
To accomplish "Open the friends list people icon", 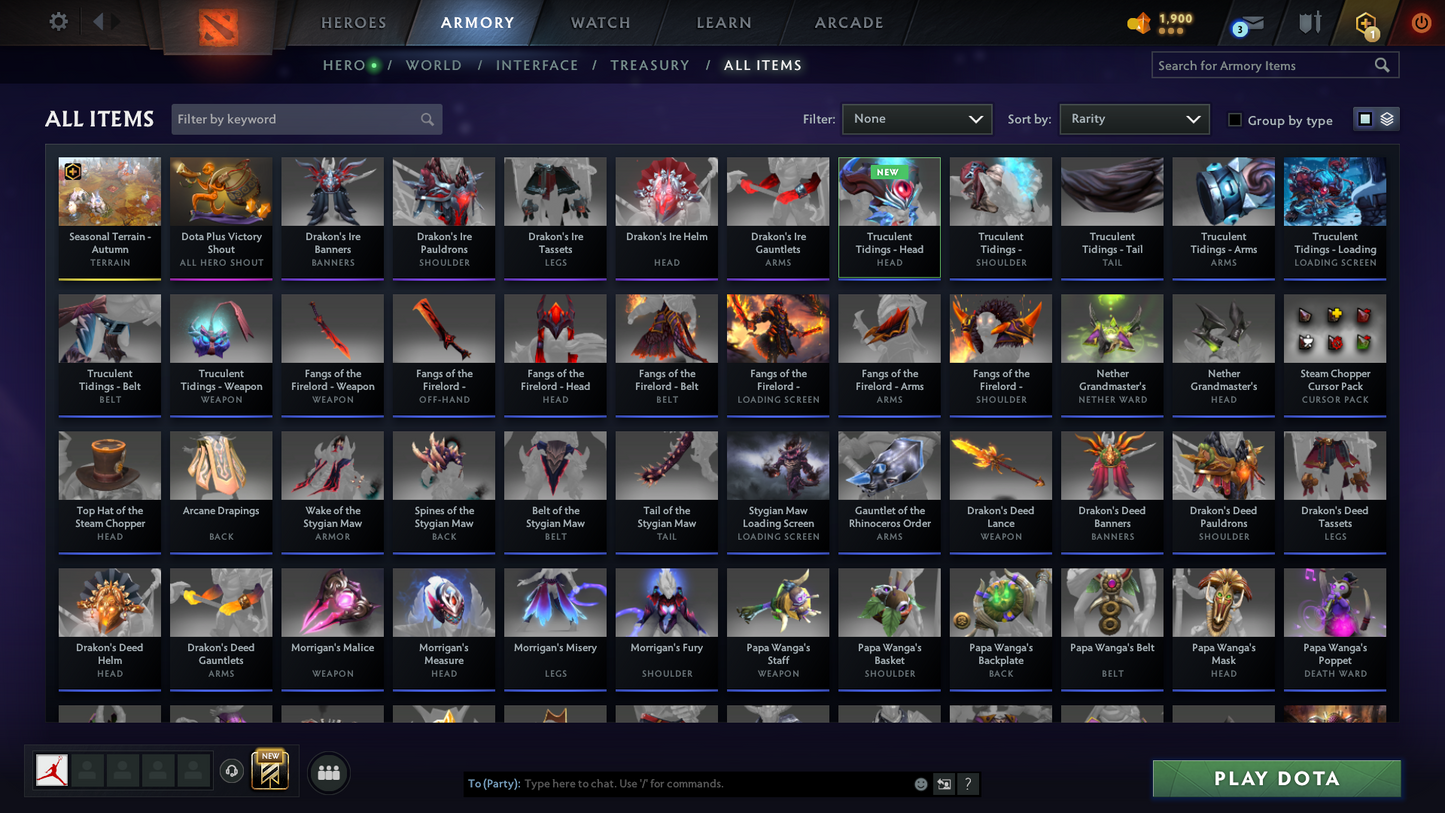I will click(x=328, y=770).
